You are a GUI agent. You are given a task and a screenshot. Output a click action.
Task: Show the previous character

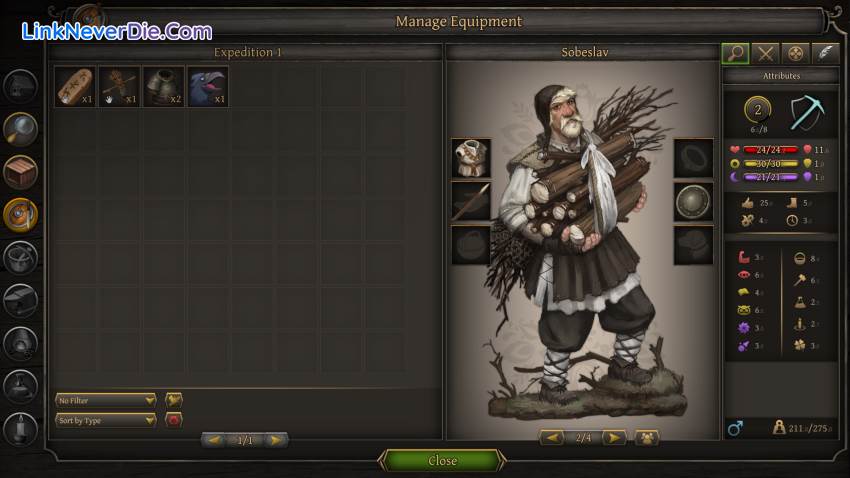(x=552, y=438)
